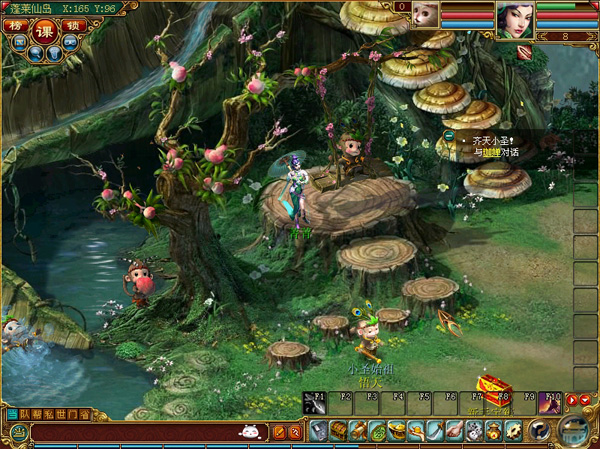Viewport: 600px width, 449px height.
Task: Open the magnifying glass search icon
Action: click(37, 53)
